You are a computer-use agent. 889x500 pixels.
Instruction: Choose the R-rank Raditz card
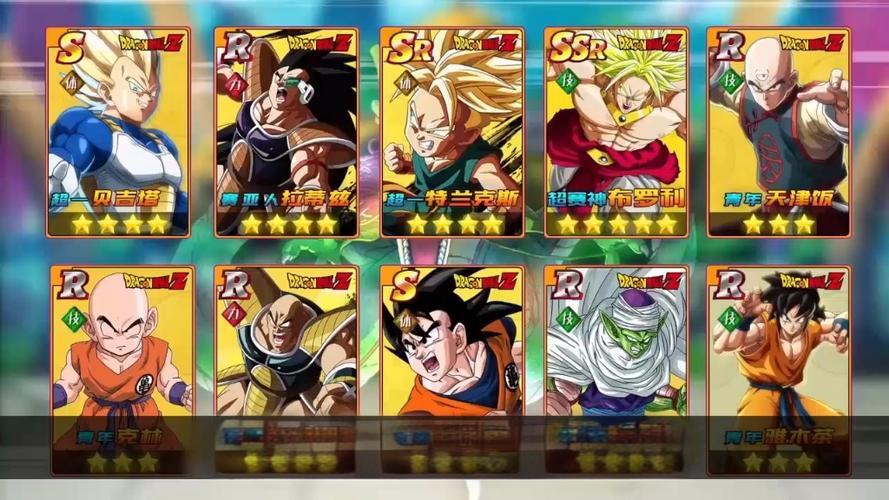pyautogui.click(x=284, y=132)
